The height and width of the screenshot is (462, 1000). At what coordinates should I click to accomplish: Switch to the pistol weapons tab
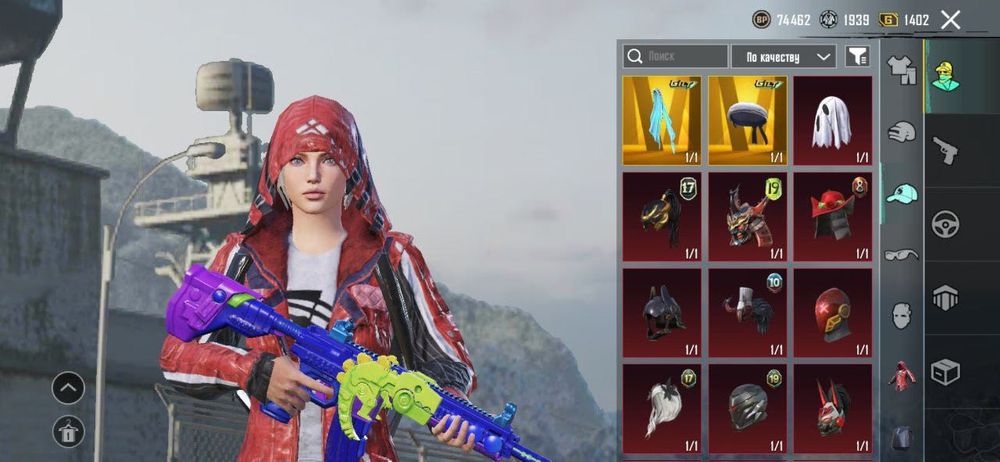[x=944, y=149]
